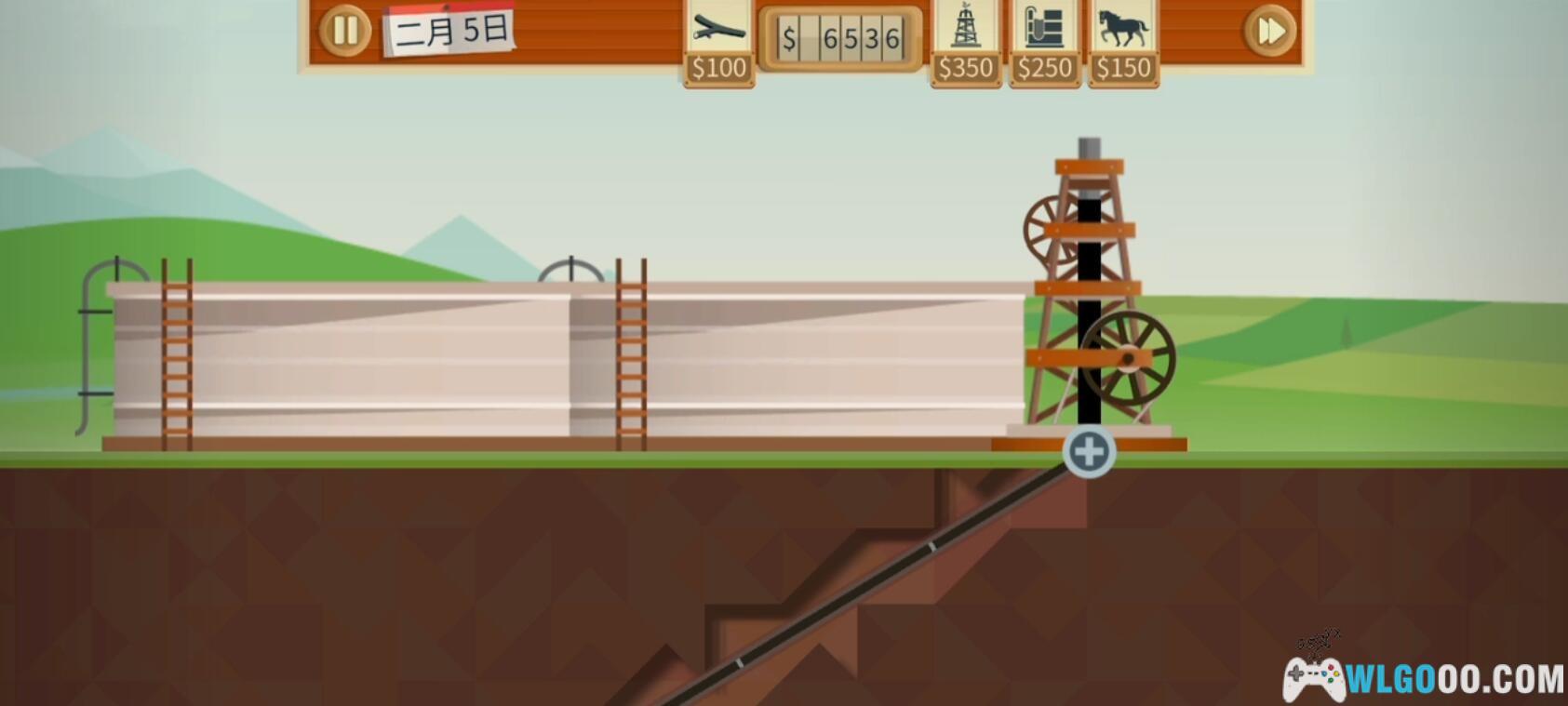Image resolution: width=1568 pixels, height=706 pixels.
Task: Activate fast-forward speed
Action: point(1269,31)
